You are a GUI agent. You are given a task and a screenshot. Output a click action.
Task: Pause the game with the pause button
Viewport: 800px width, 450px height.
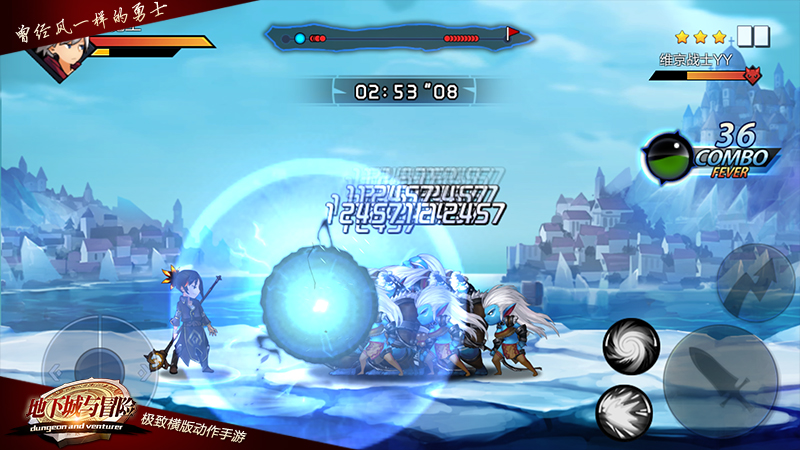pos(753,37)
